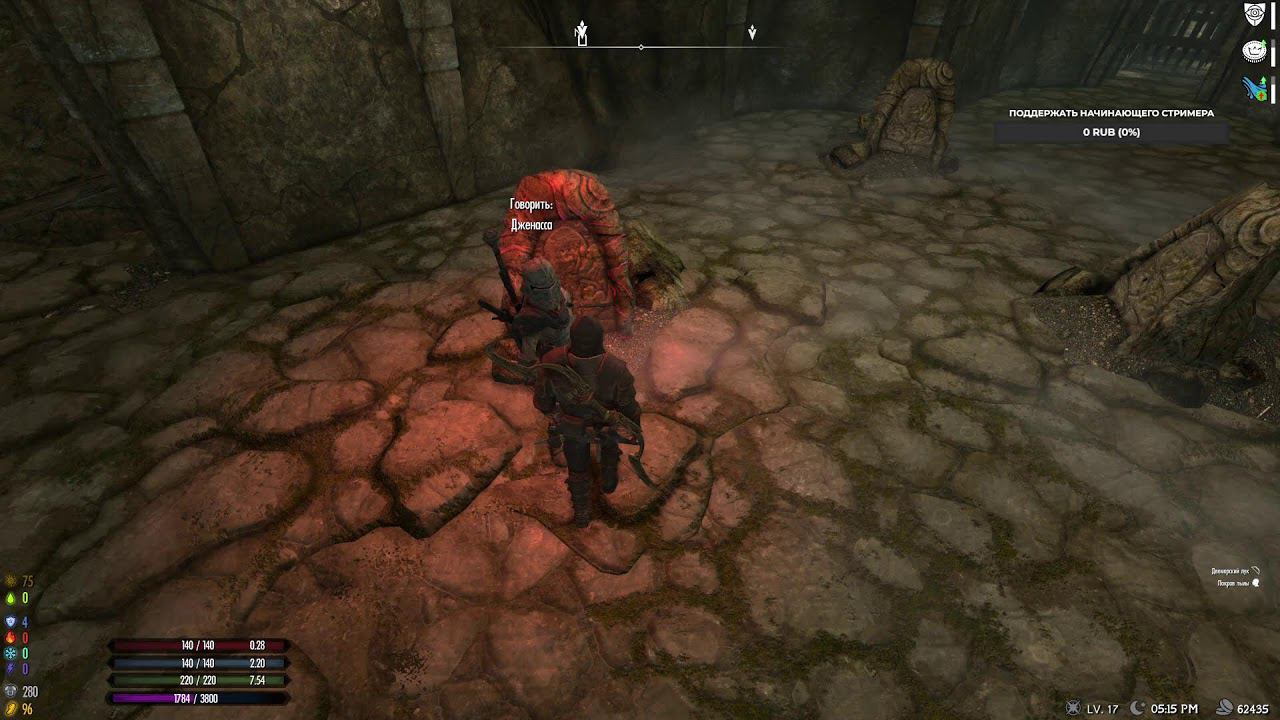Click the LV. 17 level indicator
The height and width of the screenshot is (720, 1280).
click(1091, 706)
